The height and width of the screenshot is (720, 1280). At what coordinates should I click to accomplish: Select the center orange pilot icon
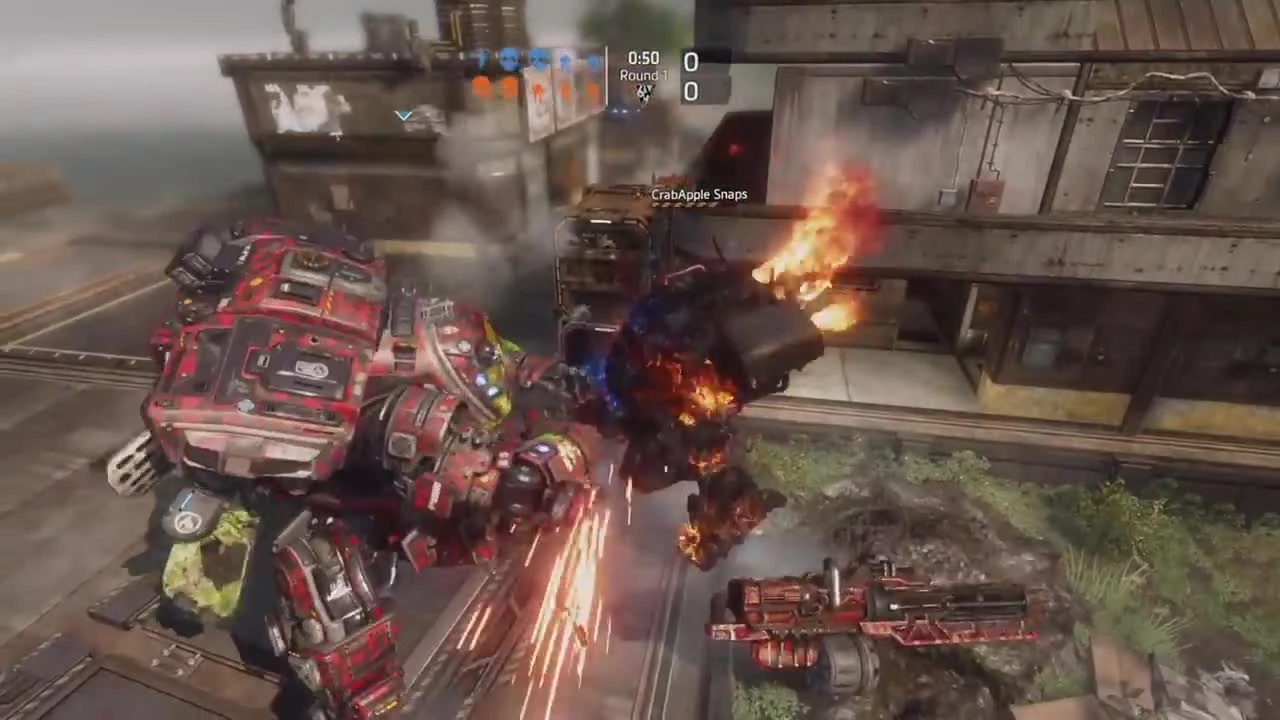539,89
